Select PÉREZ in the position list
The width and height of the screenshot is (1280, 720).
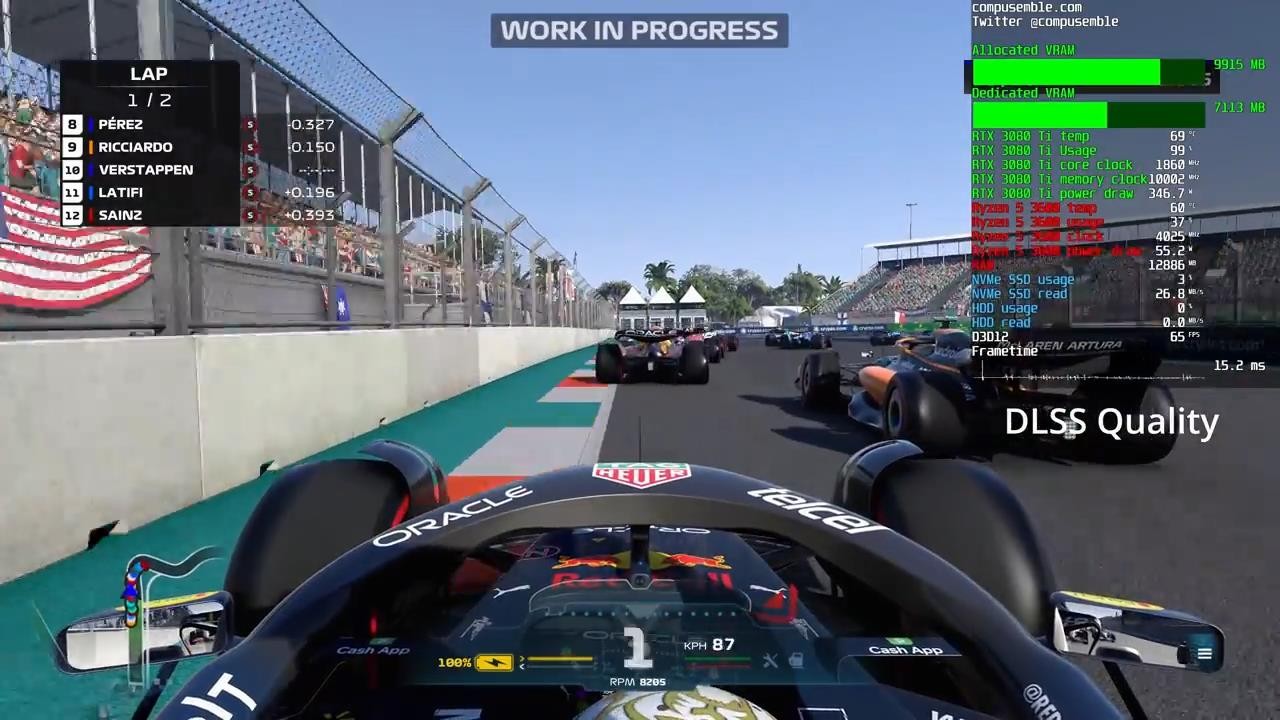120,124
